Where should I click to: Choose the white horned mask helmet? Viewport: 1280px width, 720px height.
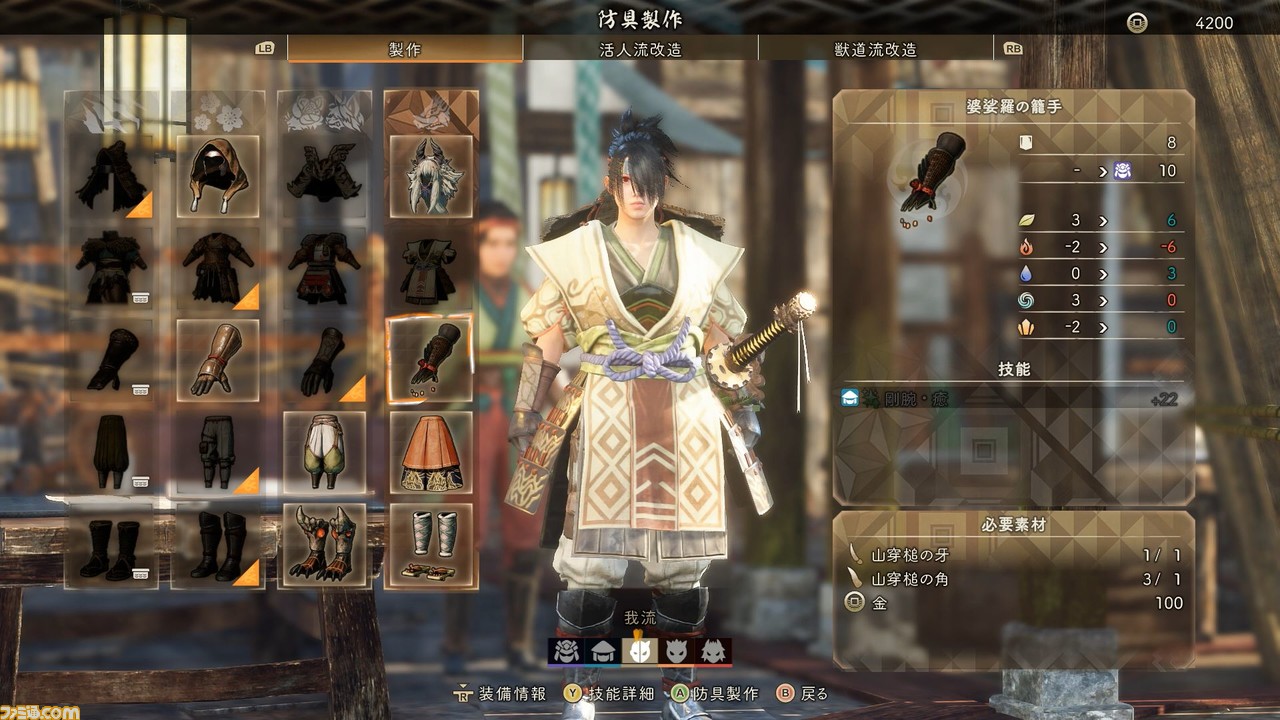point(431,177)
